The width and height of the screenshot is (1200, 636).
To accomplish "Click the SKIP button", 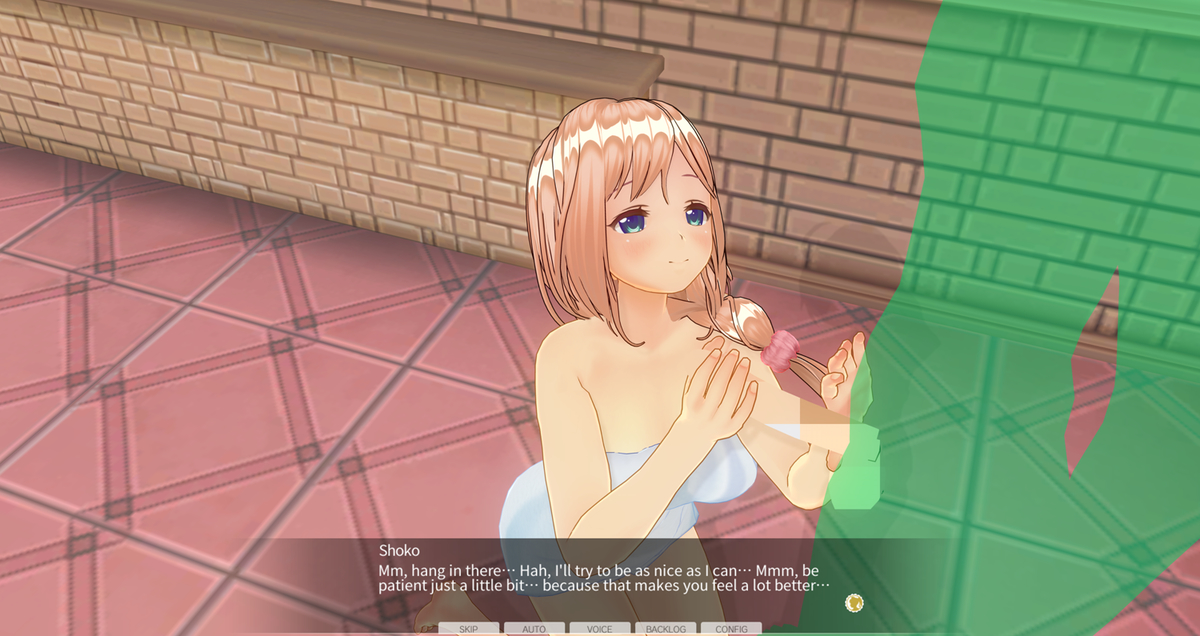I will click(468, 629).
